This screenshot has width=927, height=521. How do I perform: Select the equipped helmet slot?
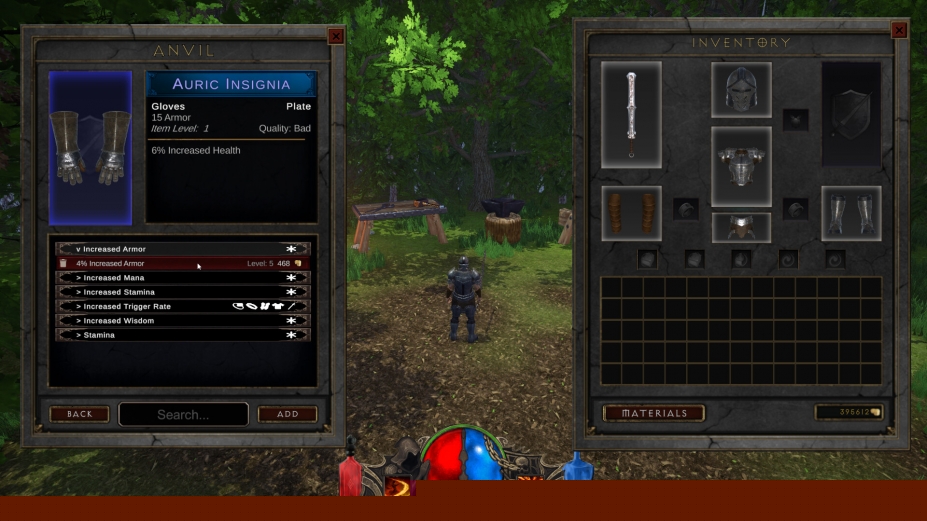(741, 90)
